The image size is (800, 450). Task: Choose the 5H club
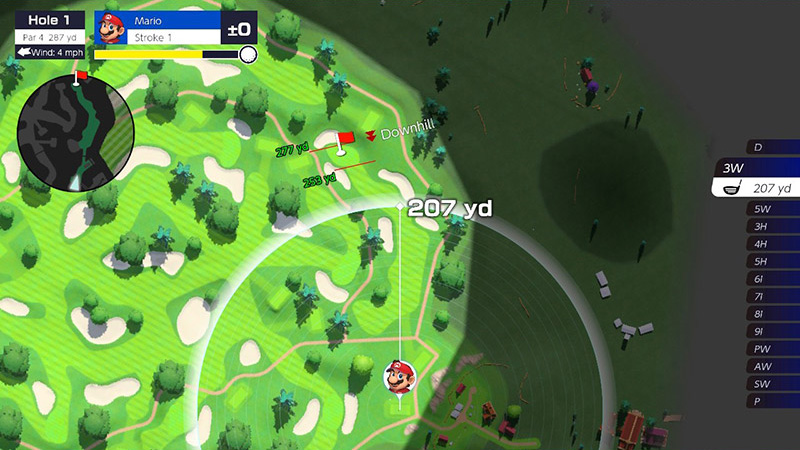click(x=771, y=262)
